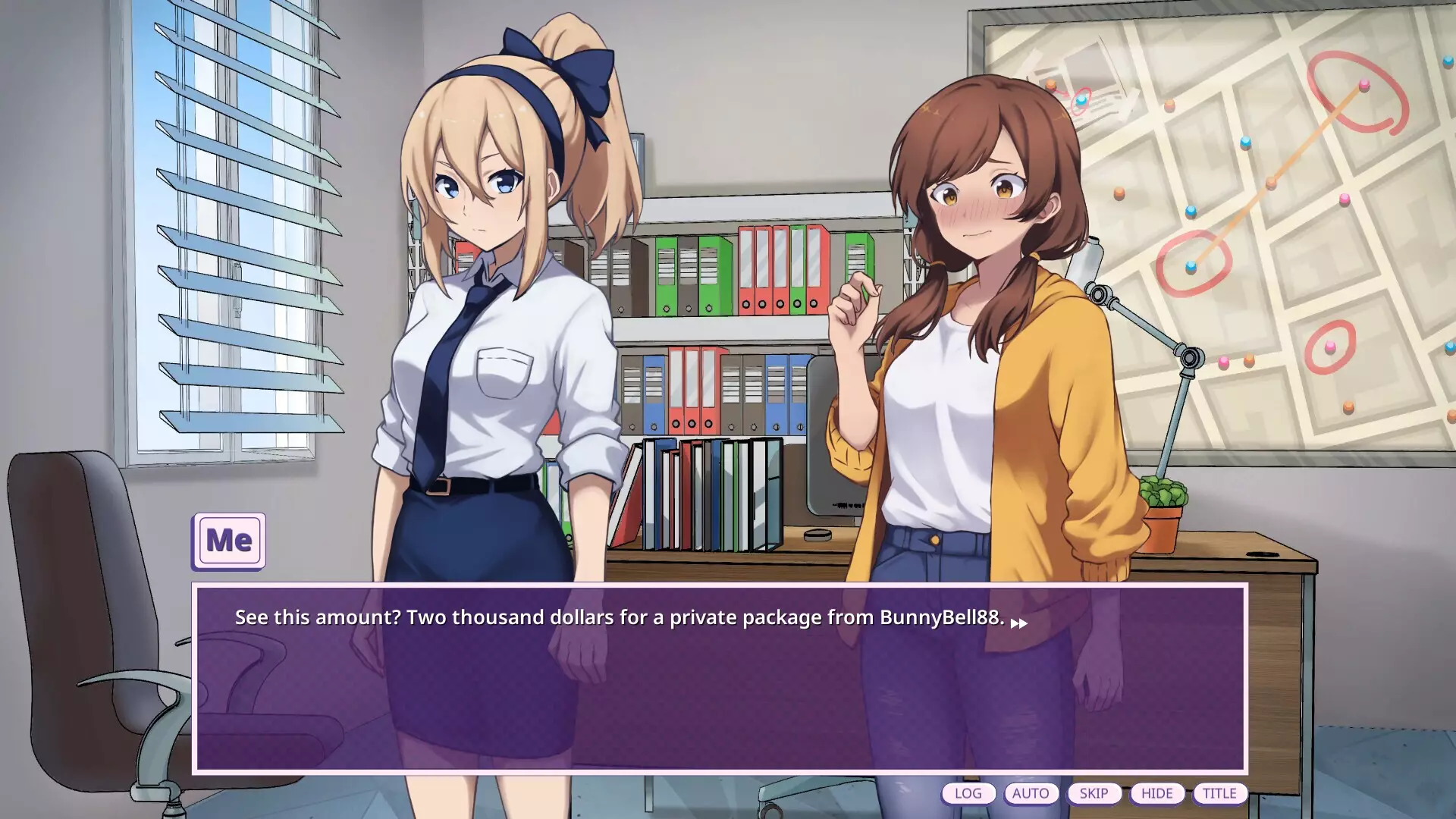Click the SKIP button

[1094, 793]
